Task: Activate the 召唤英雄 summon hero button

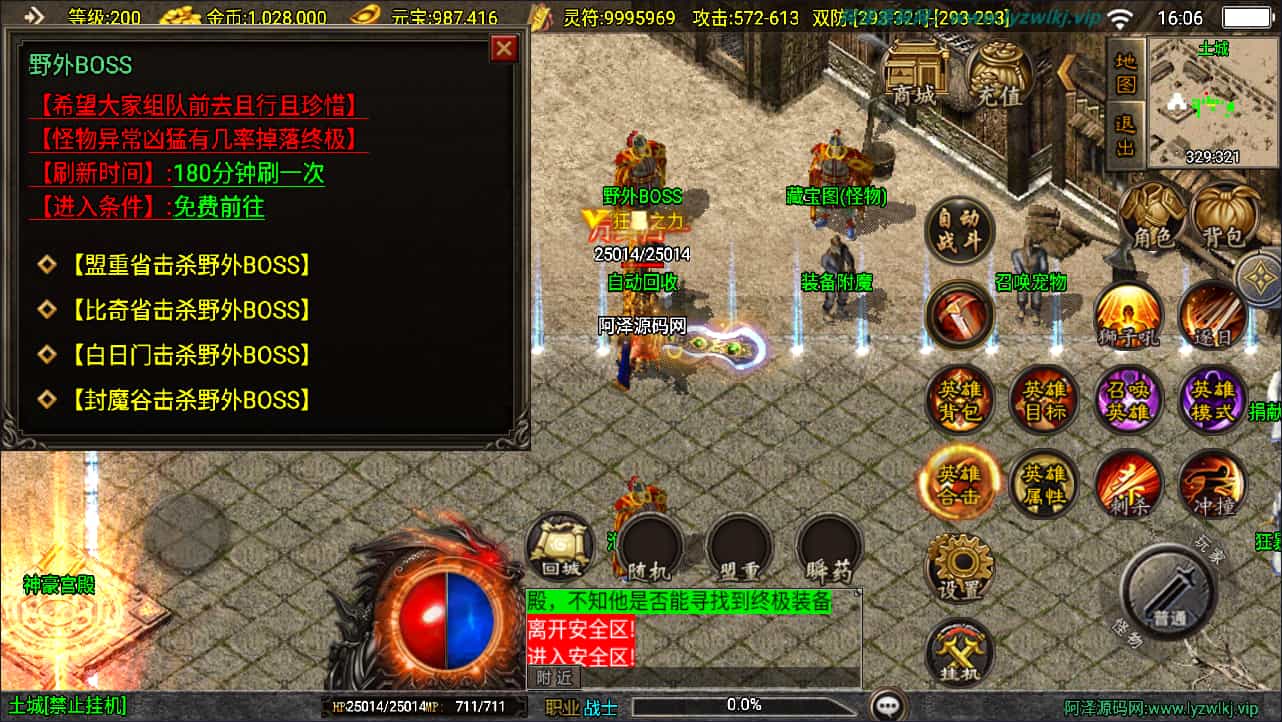Action: coord(1129,400)
